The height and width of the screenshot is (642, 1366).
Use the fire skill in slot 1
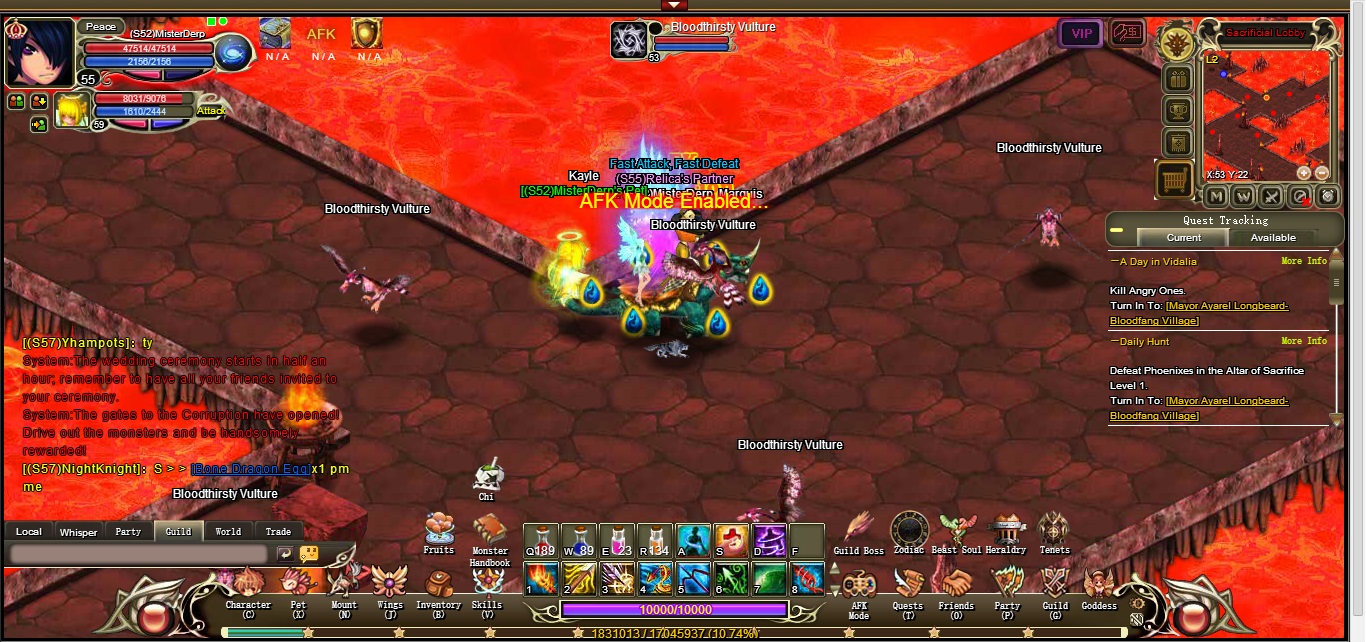541,577
